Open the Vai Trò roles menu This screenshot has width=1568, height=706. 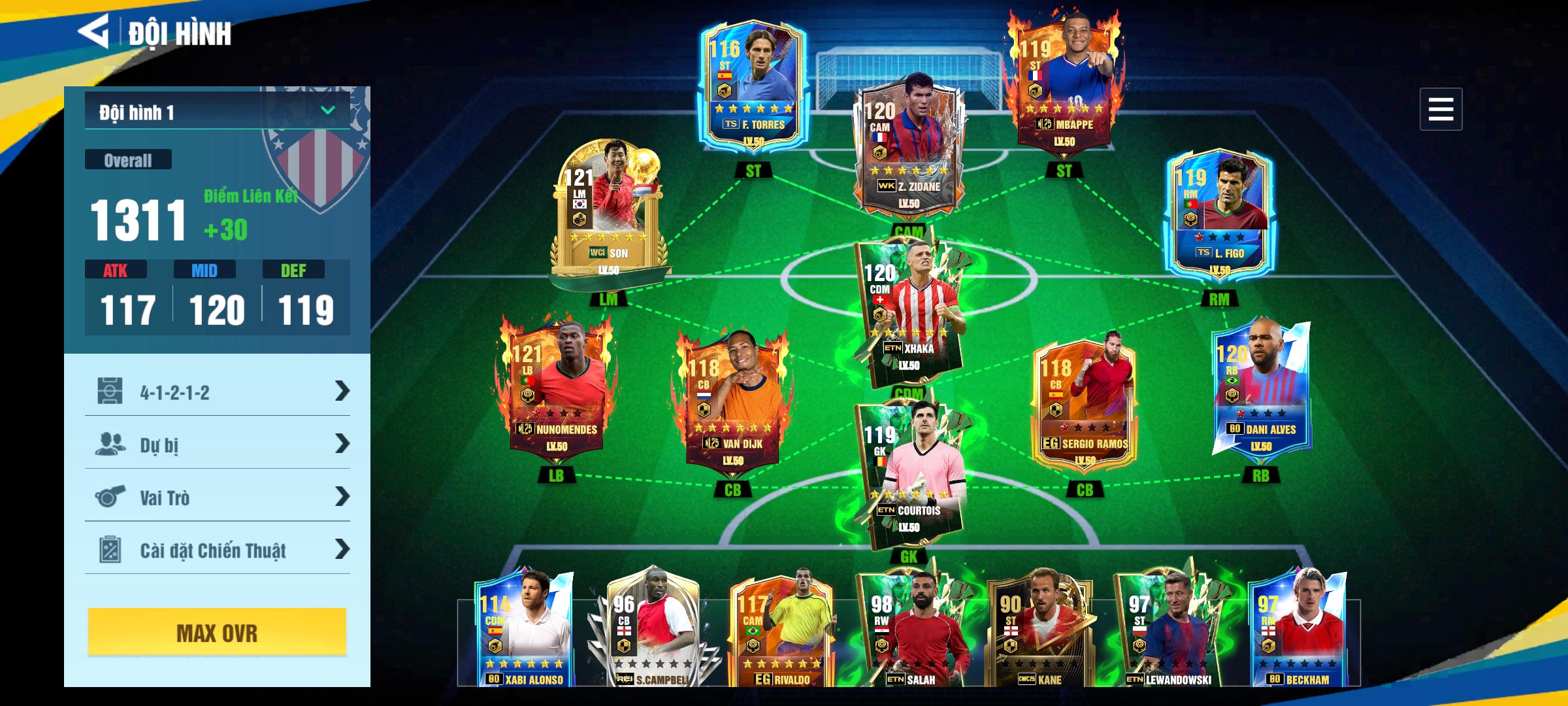217,497
